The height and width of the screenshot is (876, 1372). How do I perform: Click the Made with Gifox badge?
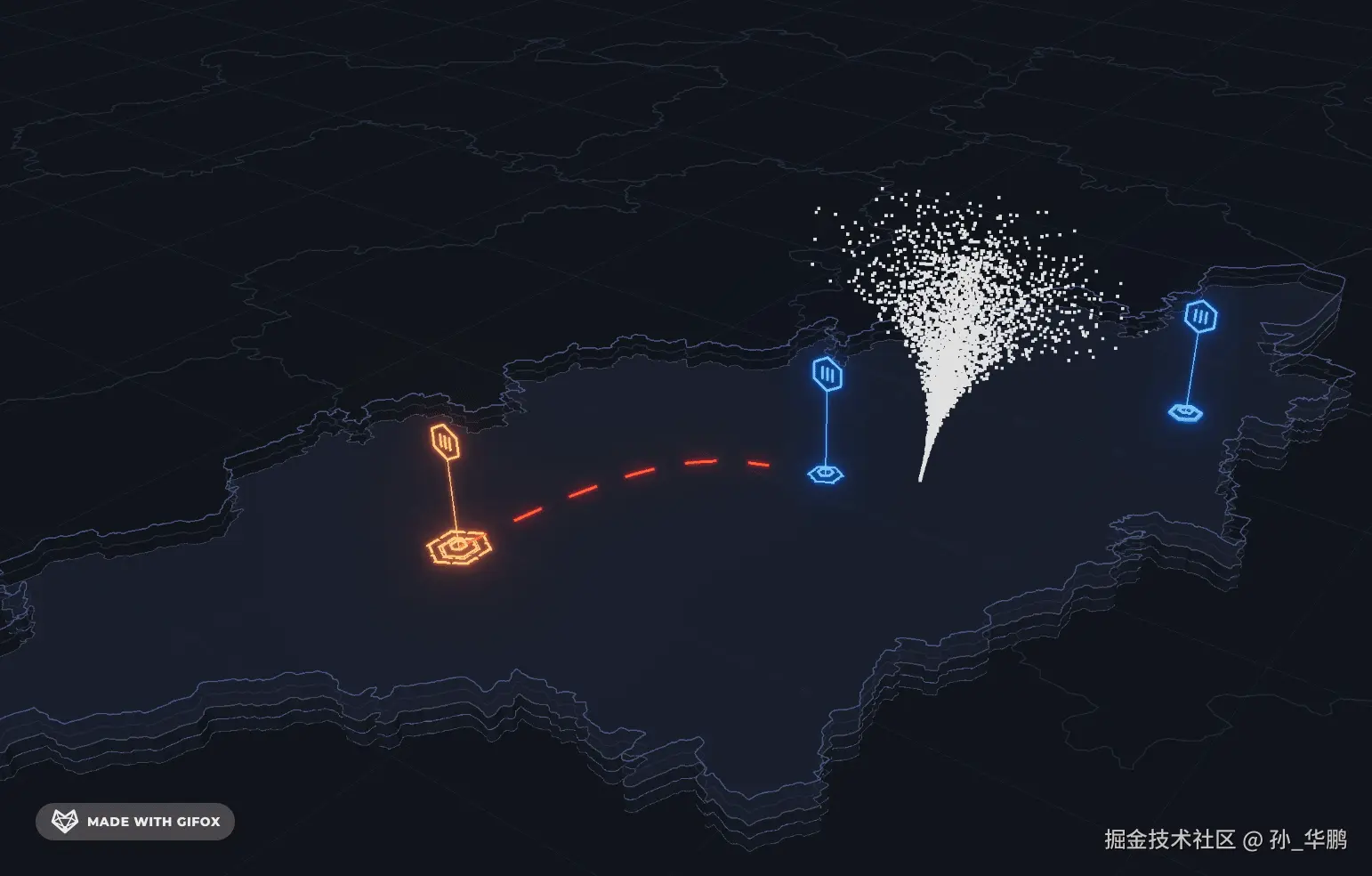coord(135,822)
